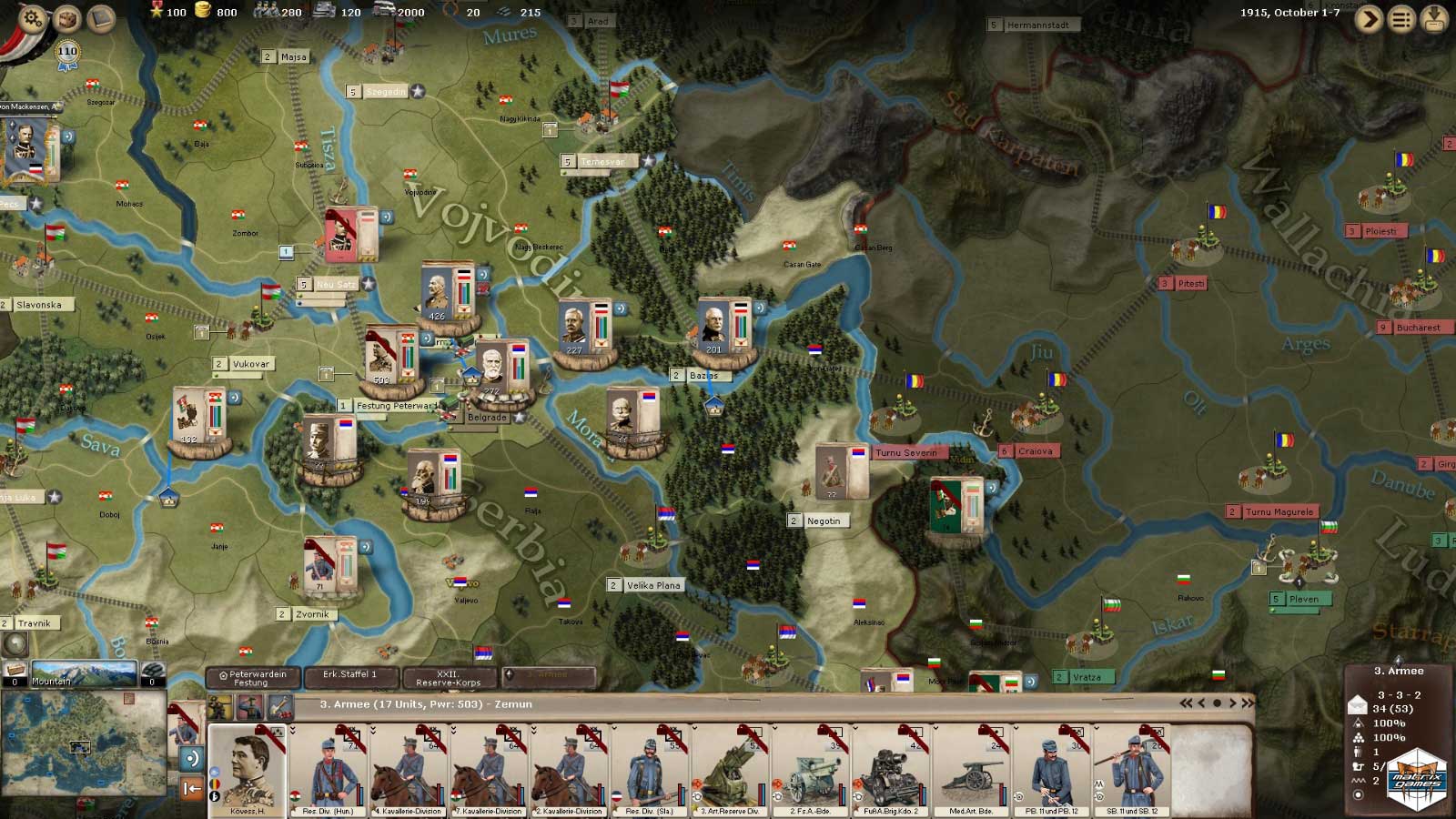The width and height of the screenshot is (1456, 819).
Task: Pick the SB. 11 und SB. 12 card
Action: click(1132, 770)
